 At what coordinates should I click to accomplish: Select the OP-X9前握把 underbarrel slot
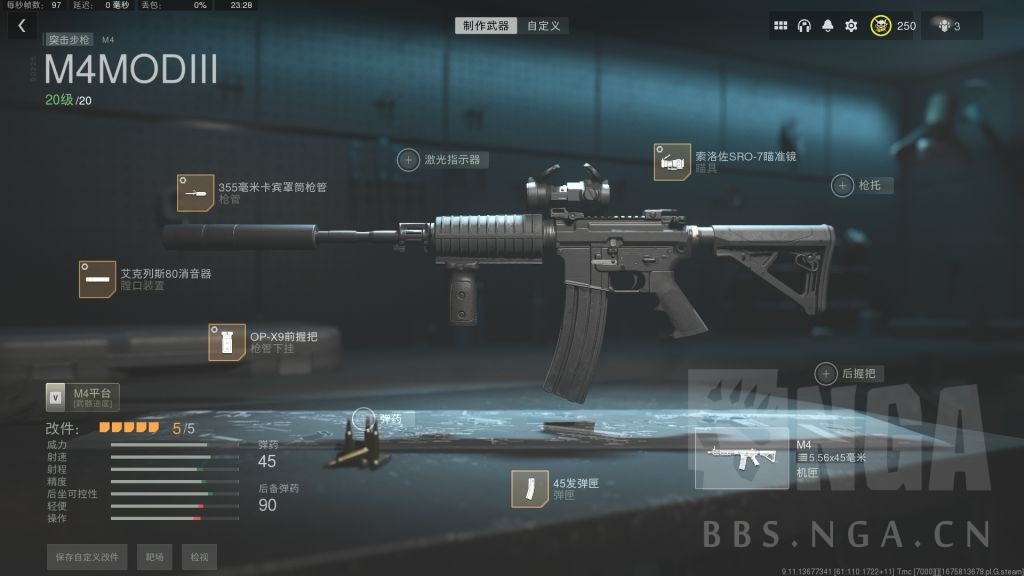pyautogui.click(x=226, y=342)
